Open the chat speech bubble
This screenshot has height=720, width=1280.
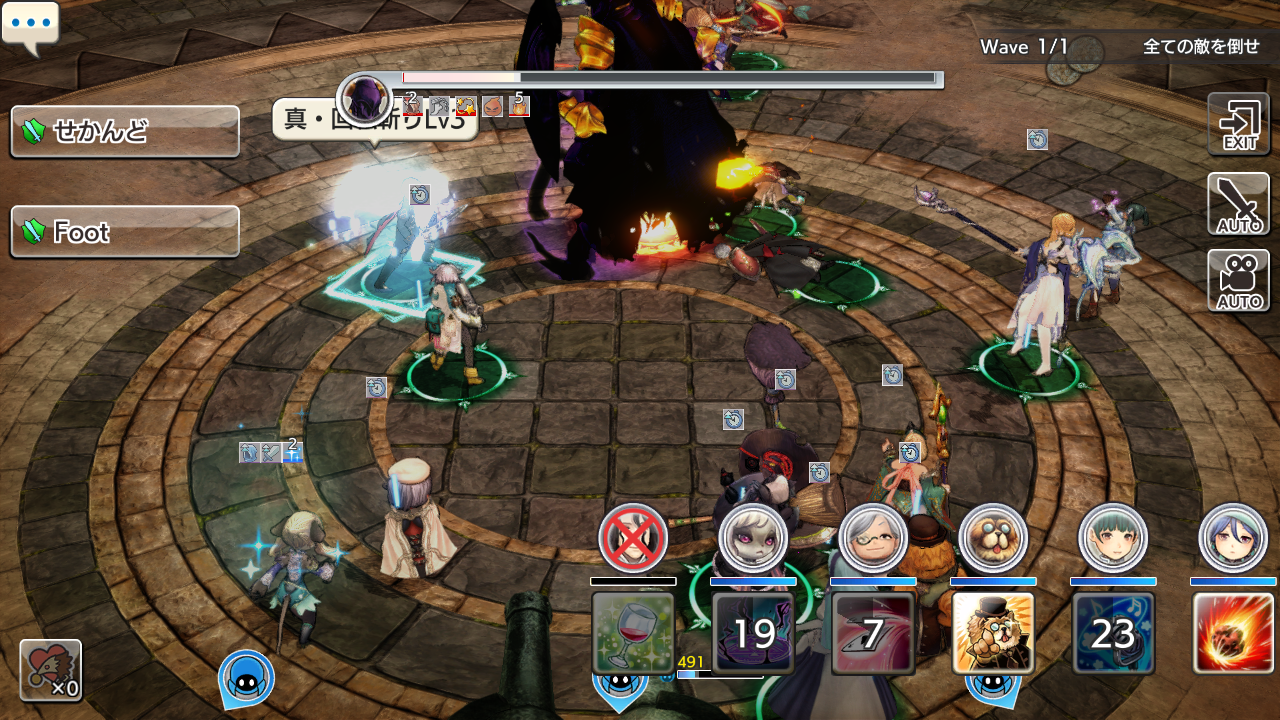(x=31, y=26)
